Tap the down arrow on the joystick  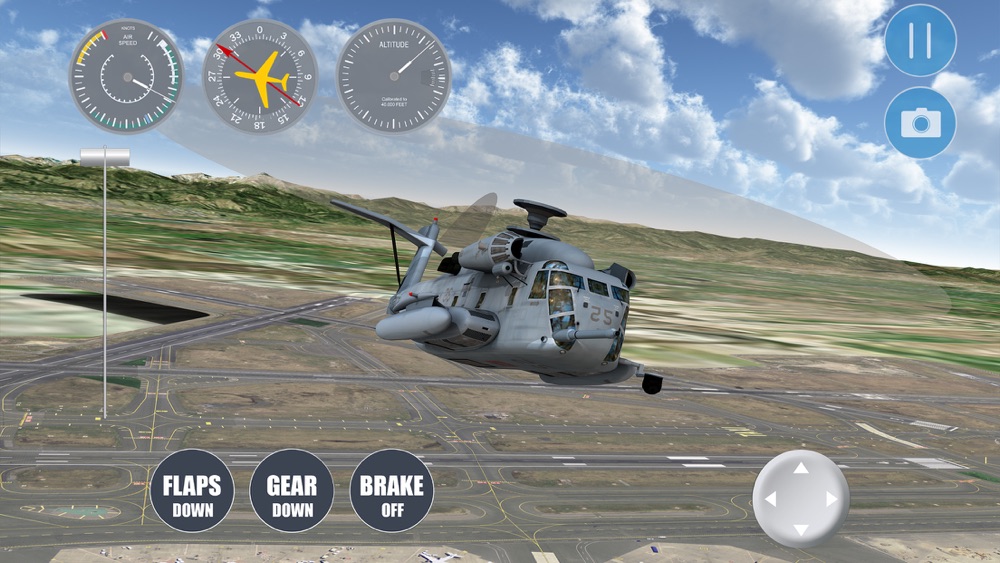coord(800,529)
